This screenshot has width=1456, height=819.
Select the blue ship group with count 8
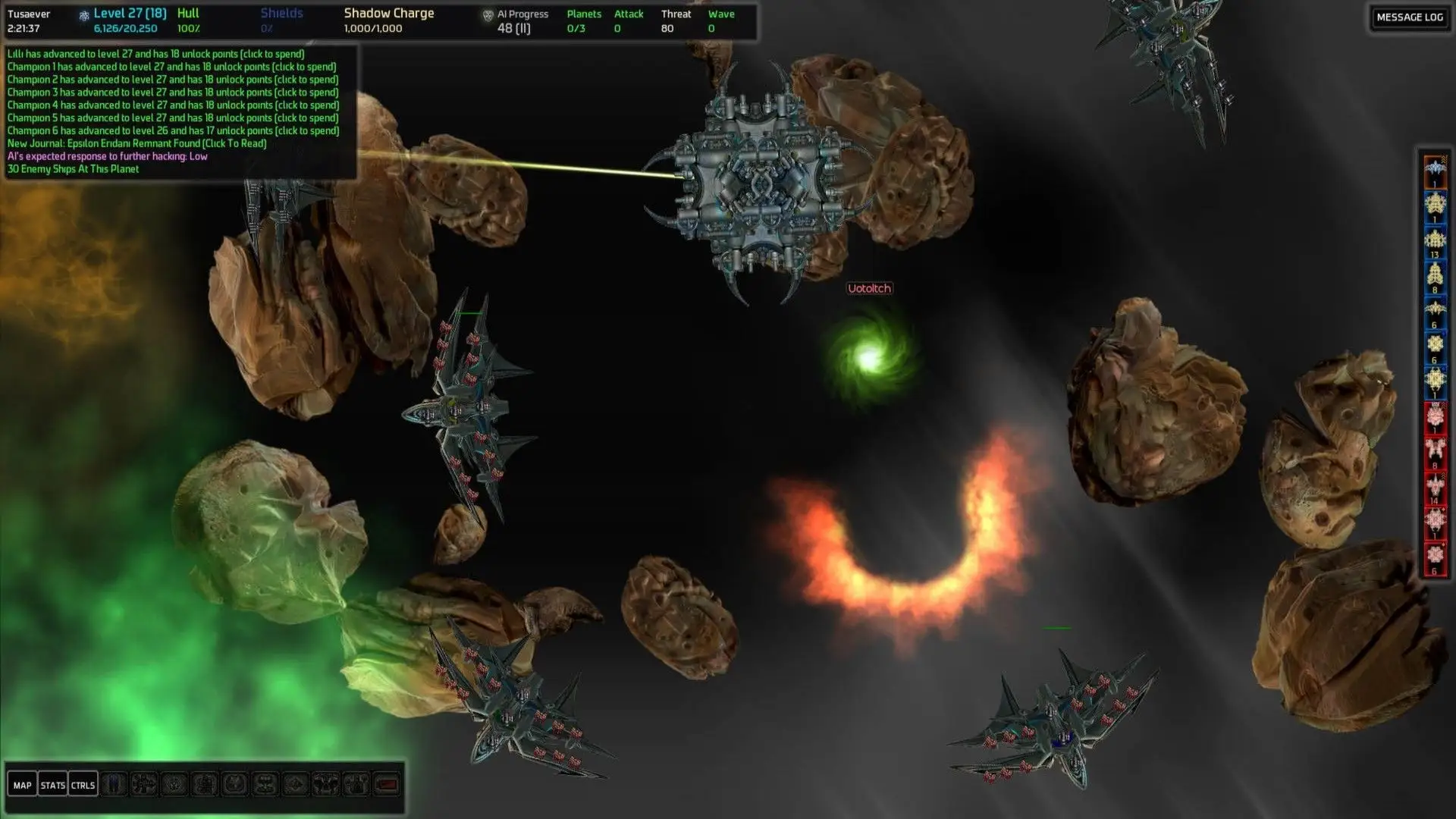pyautogui.click(x=1434, y=277)
